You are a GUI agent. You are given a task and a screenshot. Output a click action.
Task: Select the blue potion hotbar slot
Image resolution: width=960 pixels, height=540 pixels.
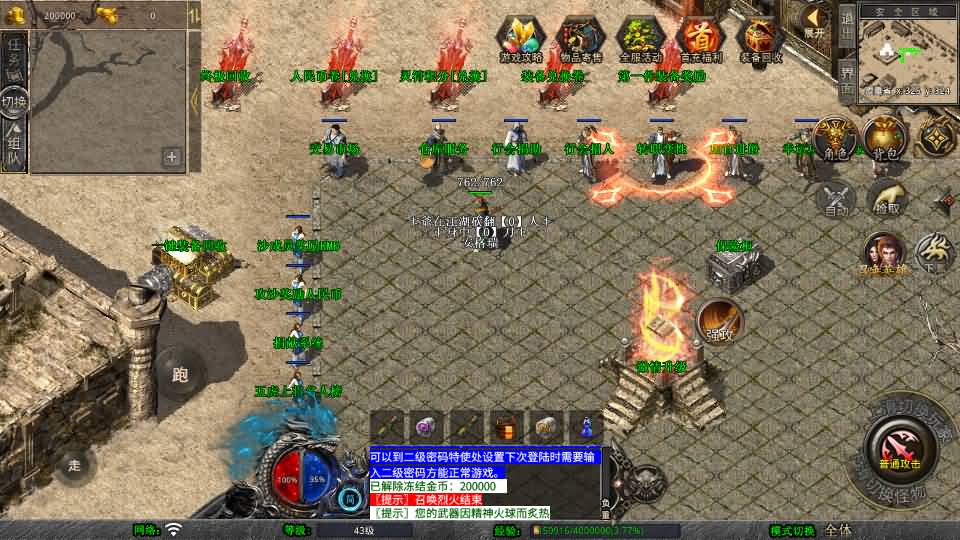point(587,427)
